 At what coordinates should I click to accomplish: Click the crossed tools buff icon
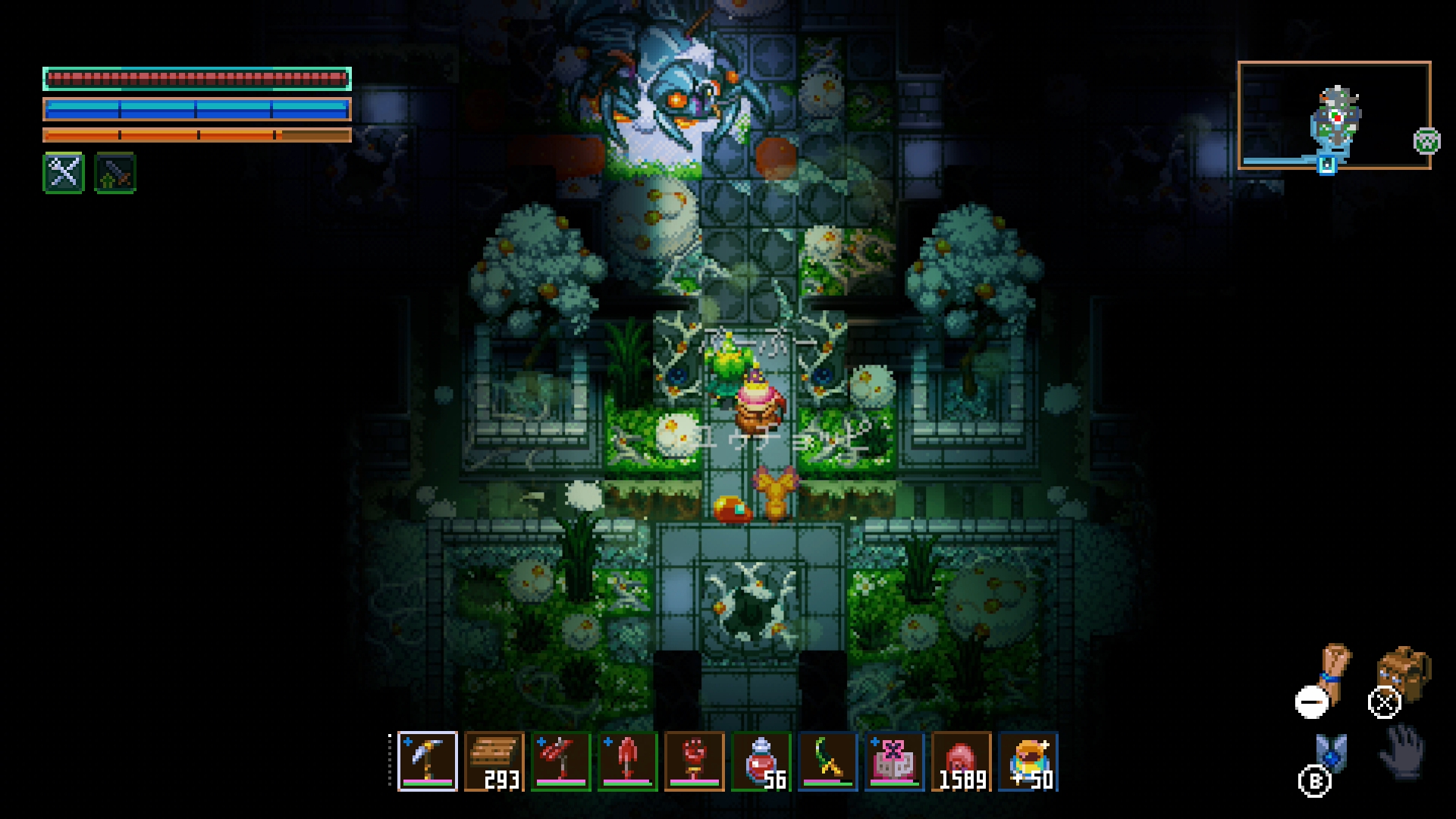click(64, 173)
